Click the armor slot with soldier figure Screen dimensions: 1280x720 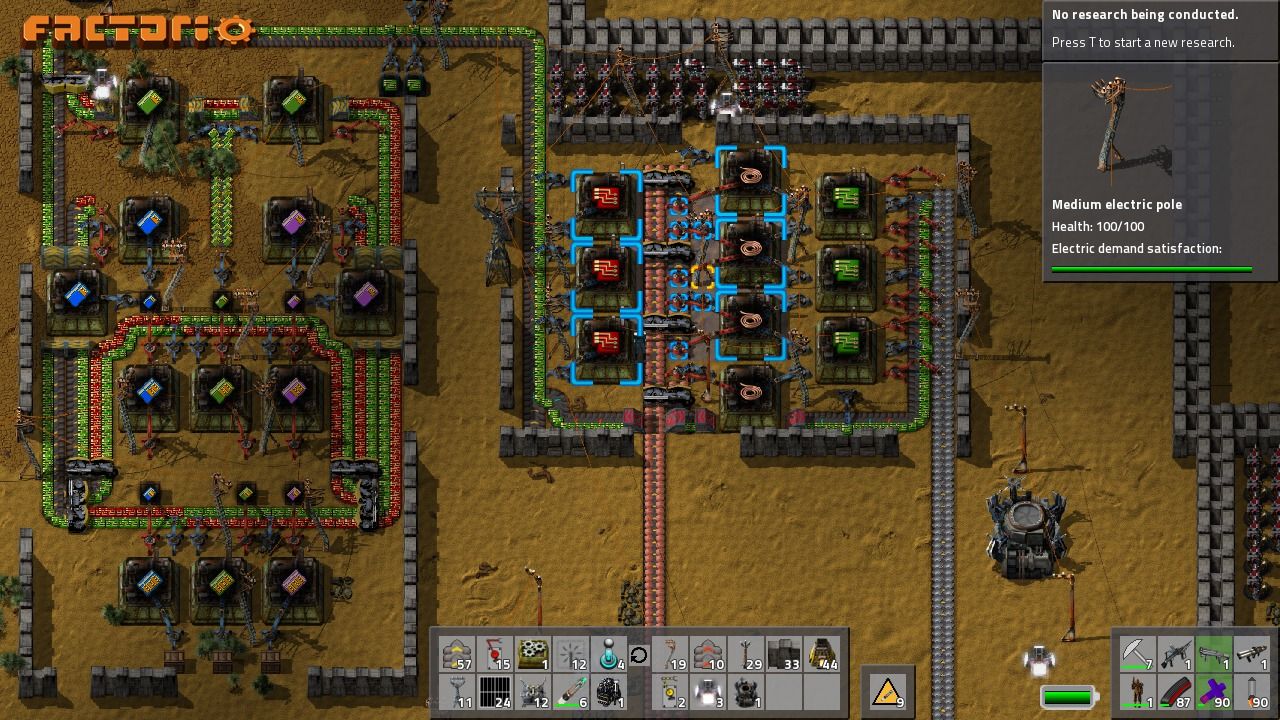[x=1137, y=692]
